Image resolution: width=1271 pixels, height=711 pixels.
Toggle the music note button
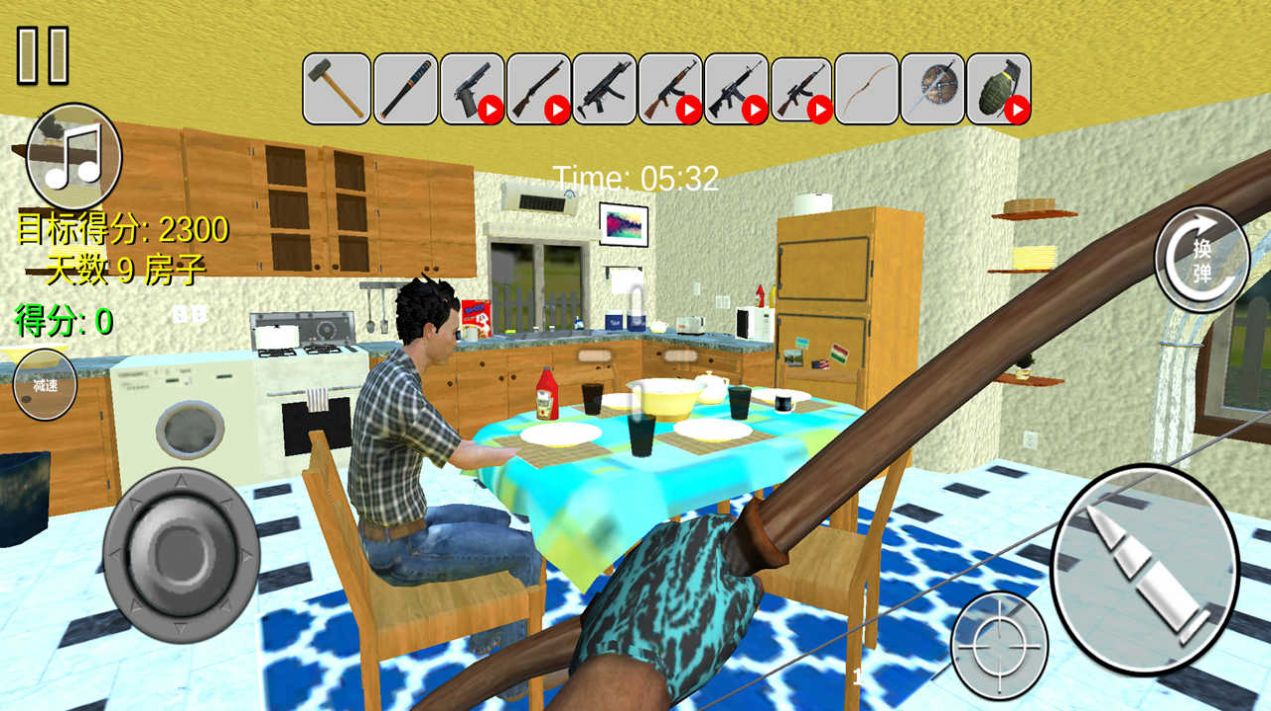tap(75, 156)
